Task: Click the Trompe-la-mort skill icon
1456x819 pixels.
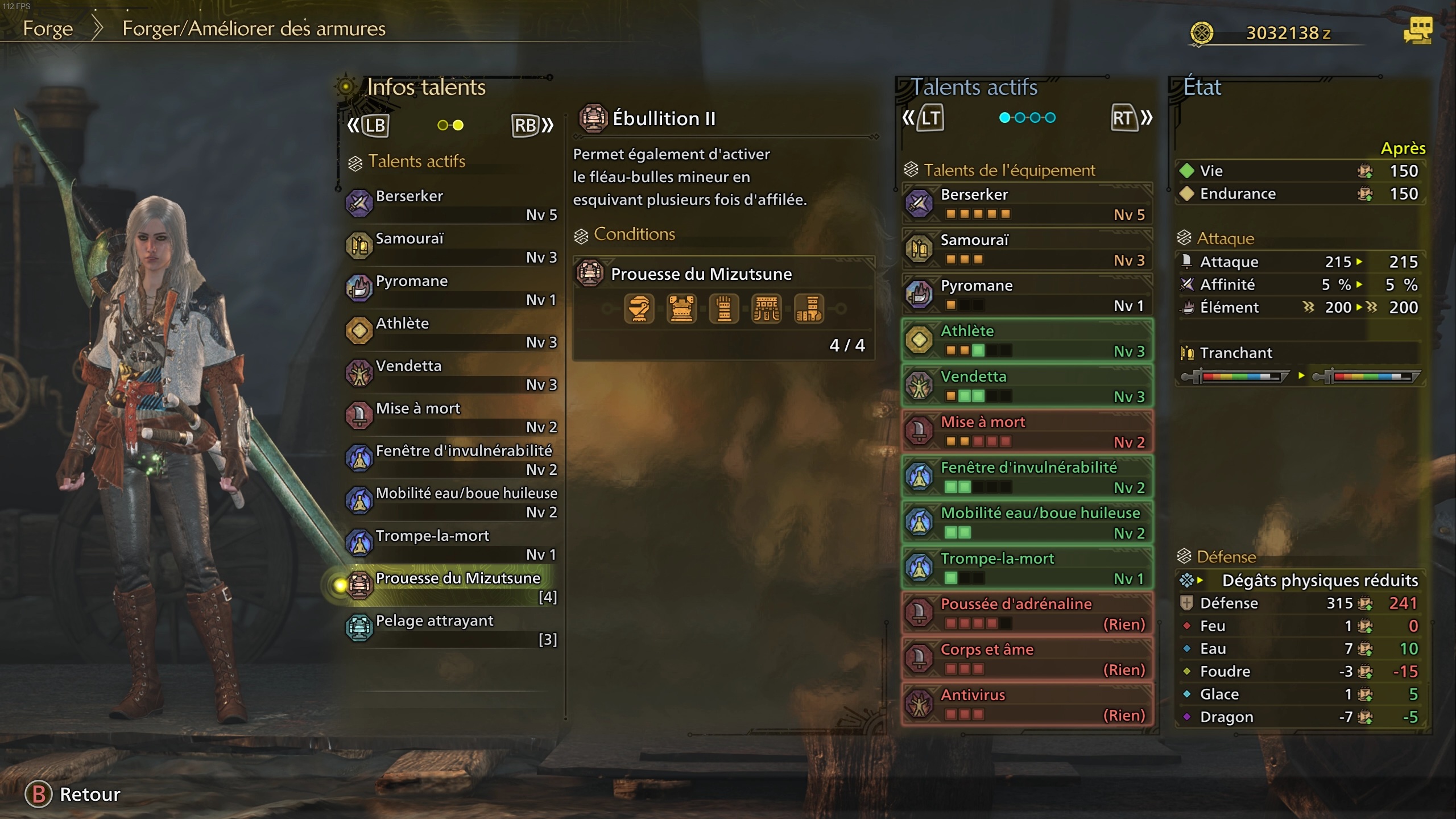Action: coord(359,543)
